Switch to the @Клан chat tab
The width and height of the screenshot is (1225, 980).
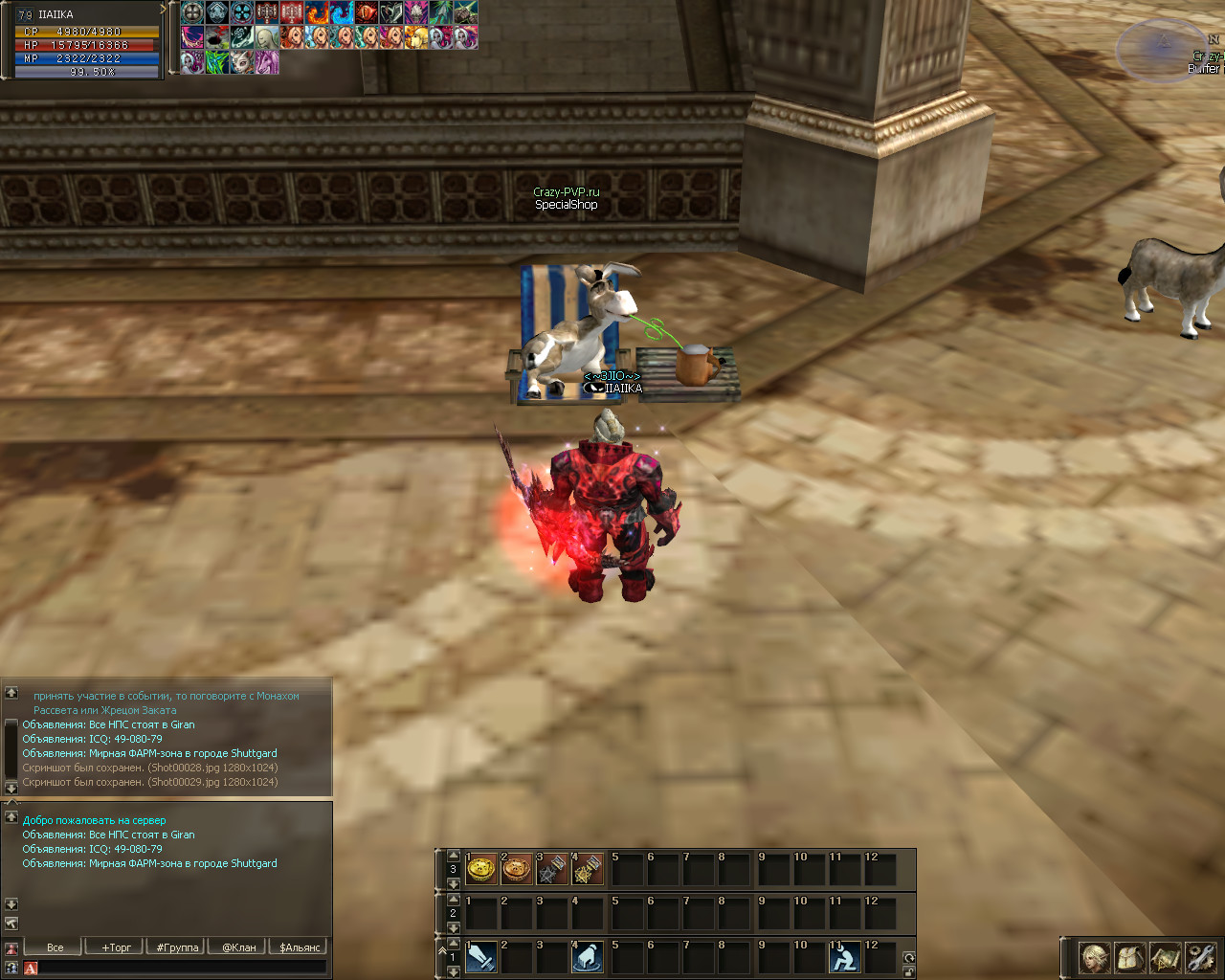238,947
